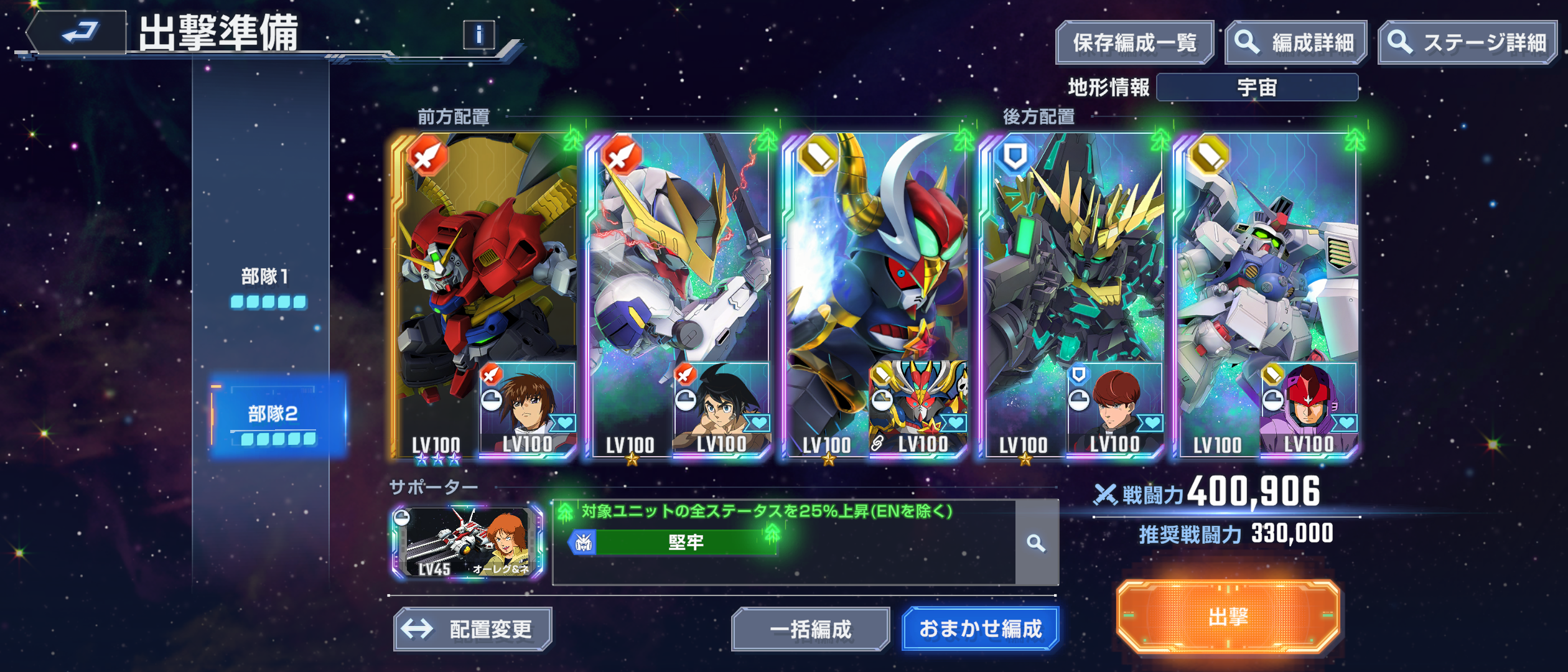Click the supporter effect magnifier button

click(1036, 543)
